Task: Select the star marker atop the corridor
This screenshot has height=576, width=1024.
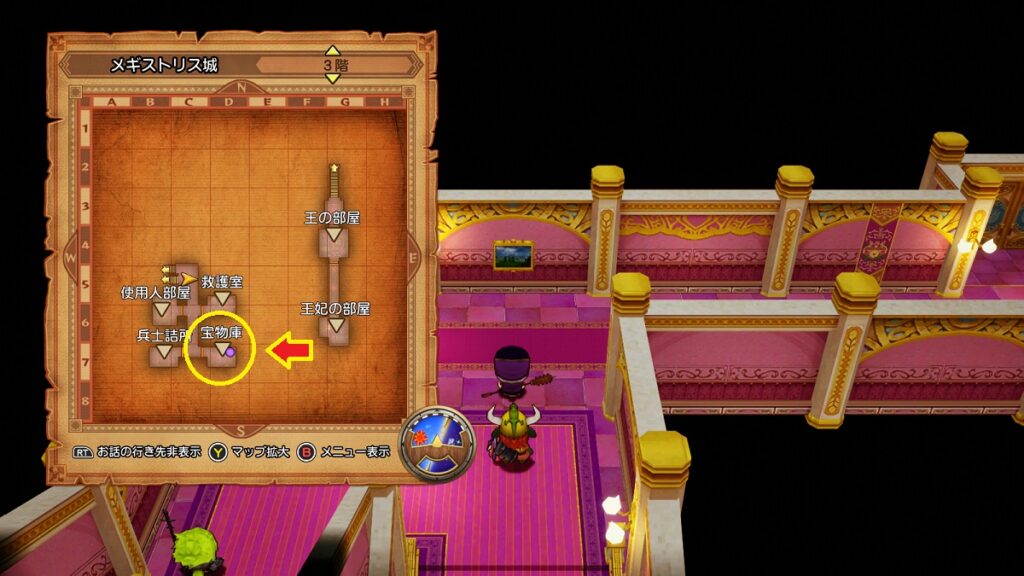Action: [x=334, y=168]
